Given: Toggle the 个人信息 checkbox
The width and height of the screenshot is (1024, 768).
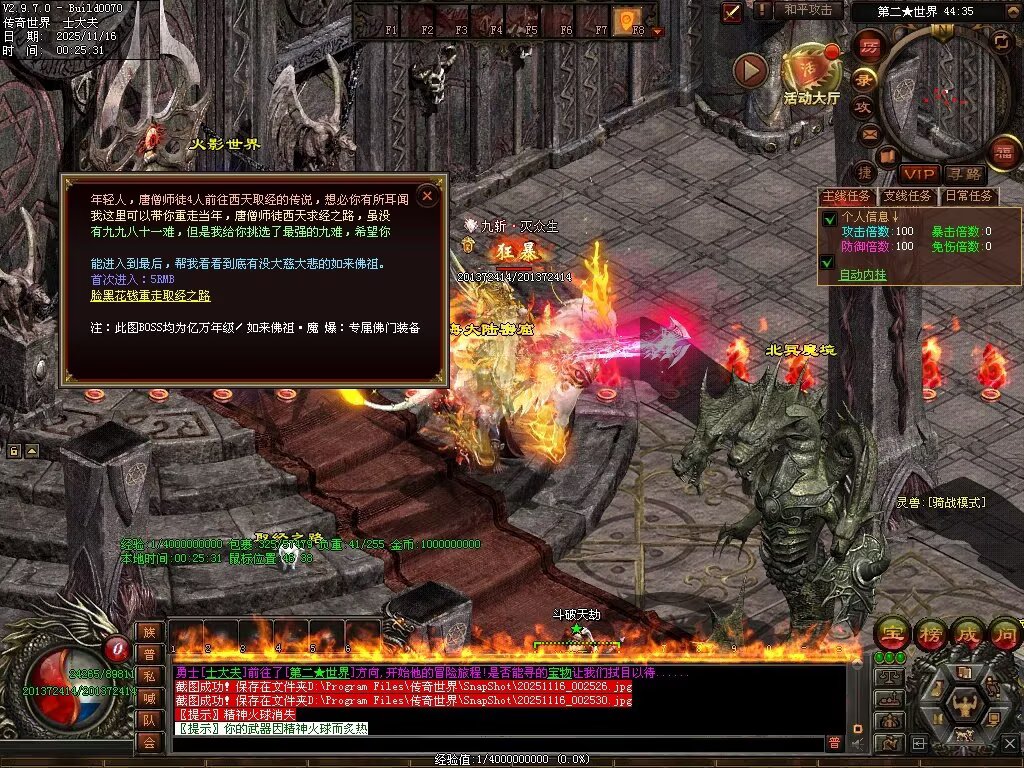Looking at the screenshot, I should pyautogui.click(x=829, y=218).
